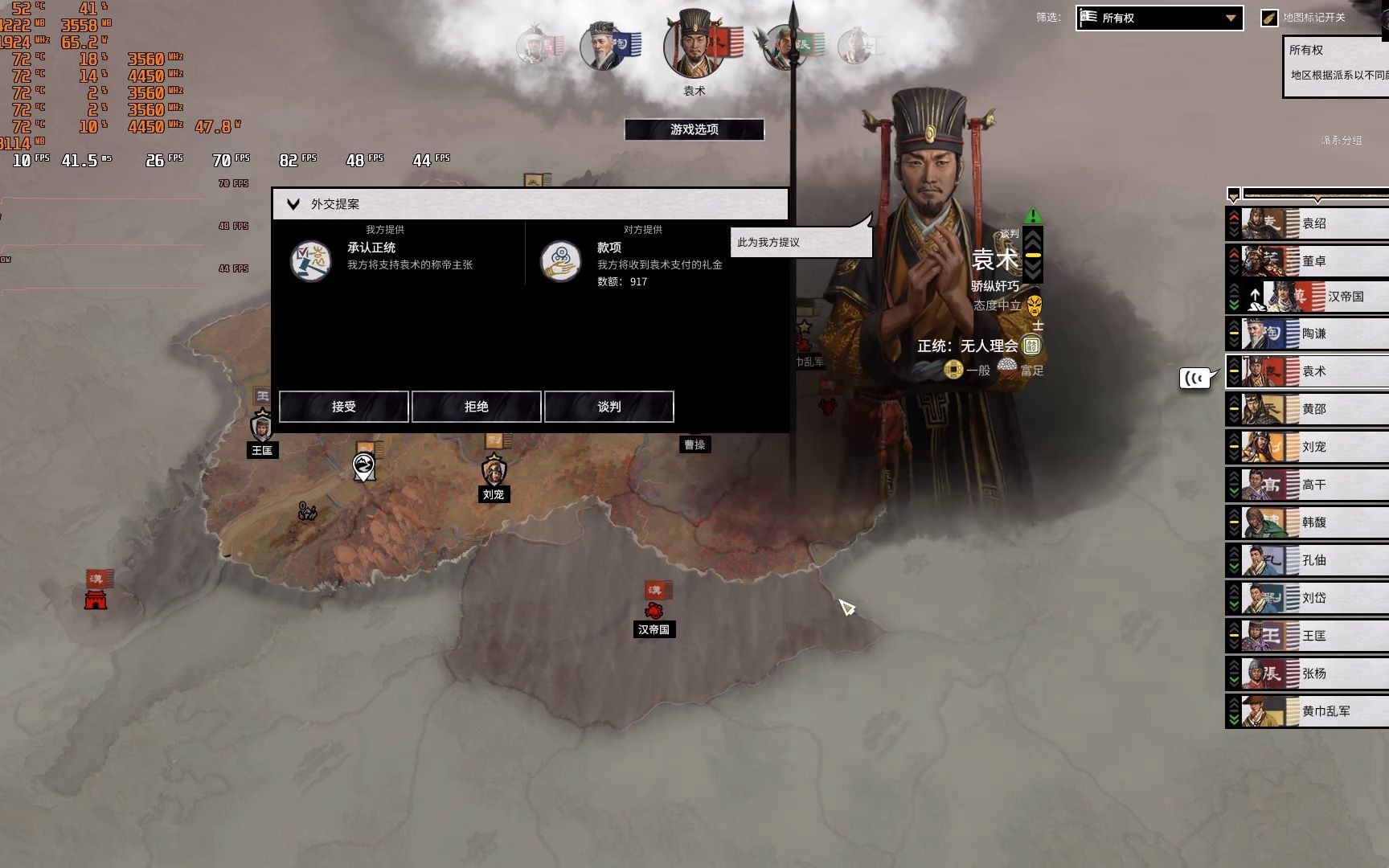This screenshot has height=868, width=1389.
Task: Click the 承认正统 offer item icon
Action: point(310,260)
